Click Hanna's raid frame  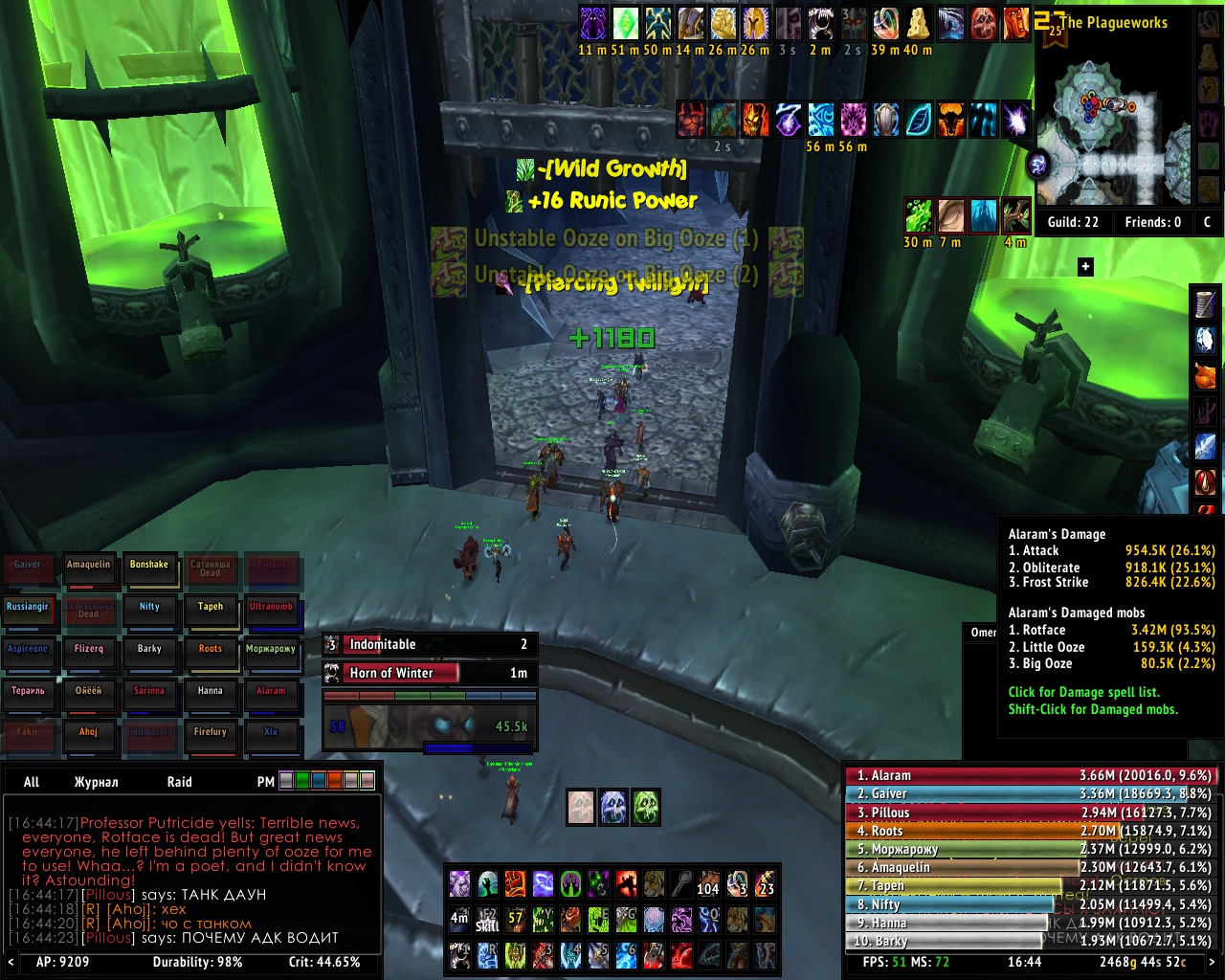[x=210, y=697]
